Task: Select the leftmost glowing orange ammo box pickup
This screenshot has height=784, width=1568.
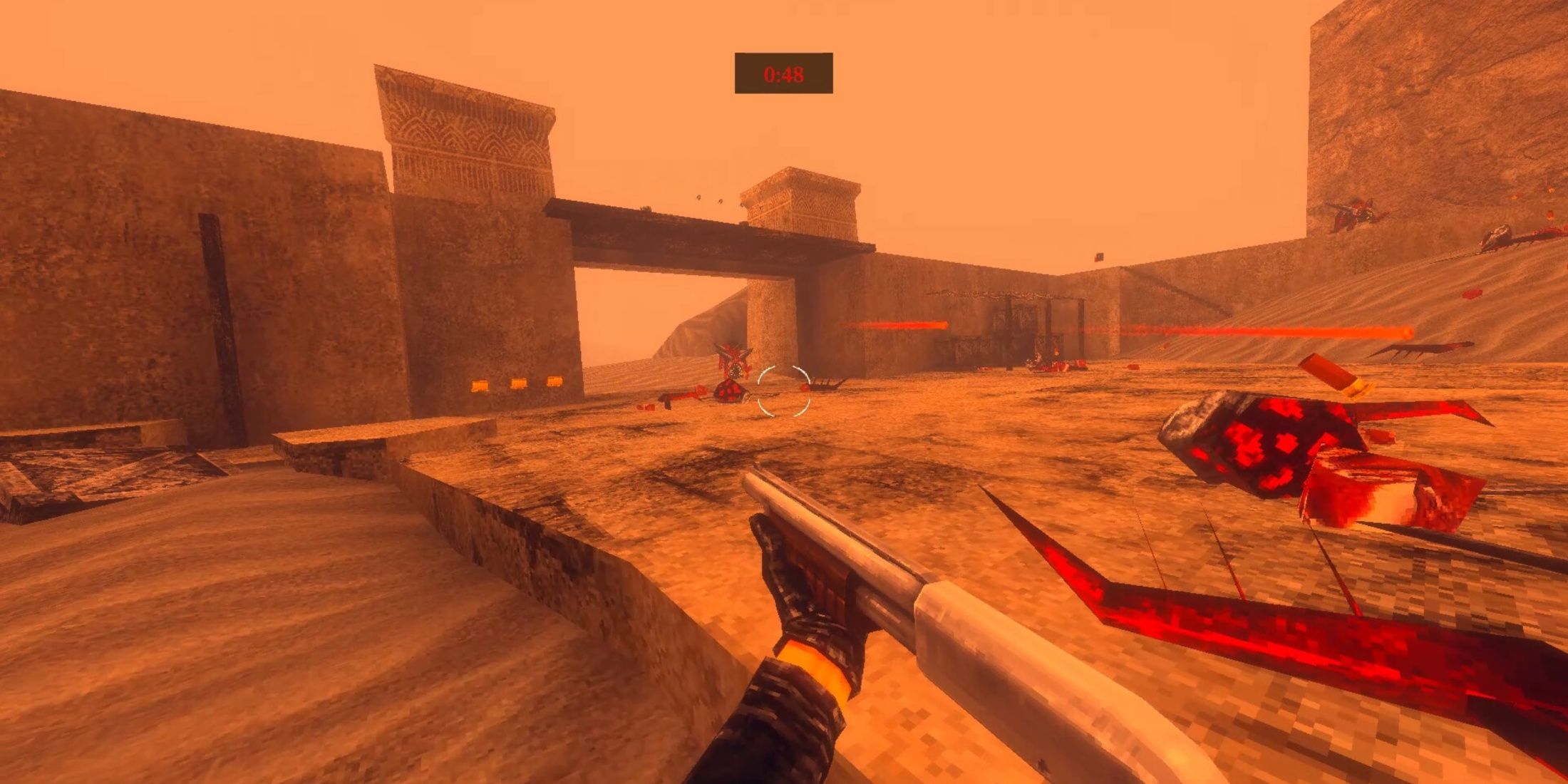Action: [x=480, y=385]
